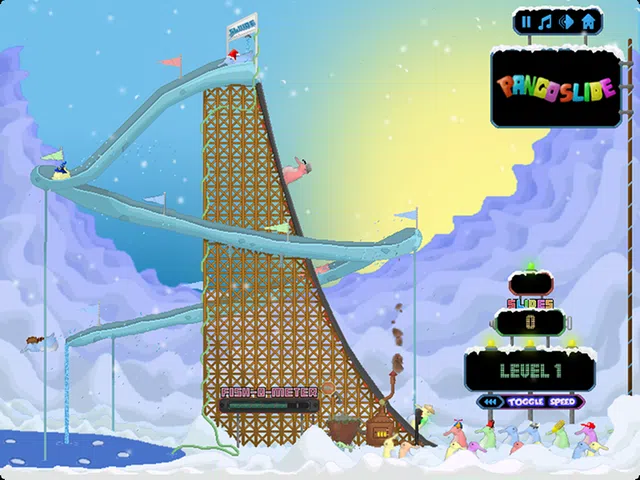
Task: Click the Toggle Speed button
Action: coord(530,402)
